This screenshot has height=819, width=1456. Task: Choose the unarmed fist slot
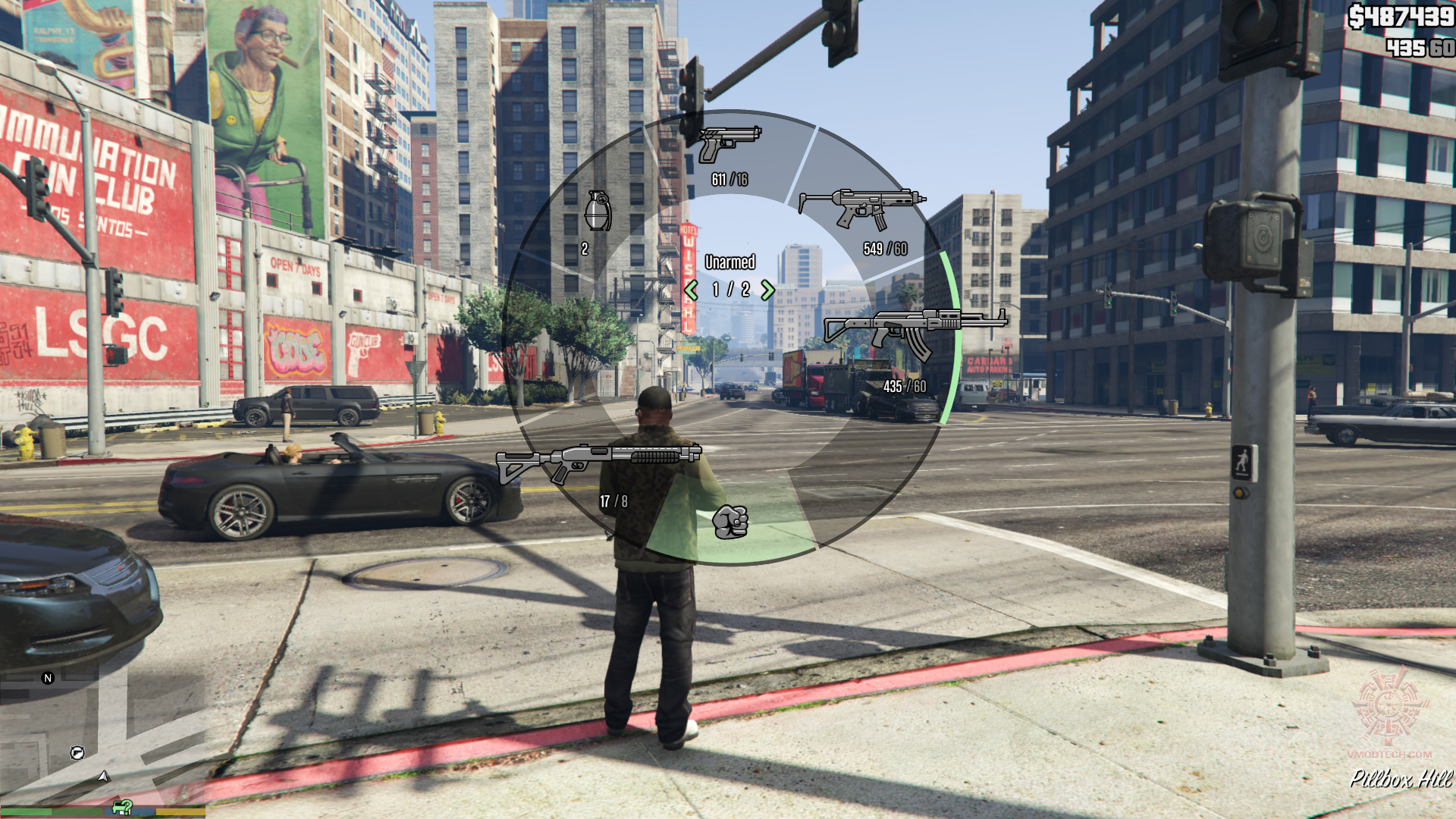point(730,522)
